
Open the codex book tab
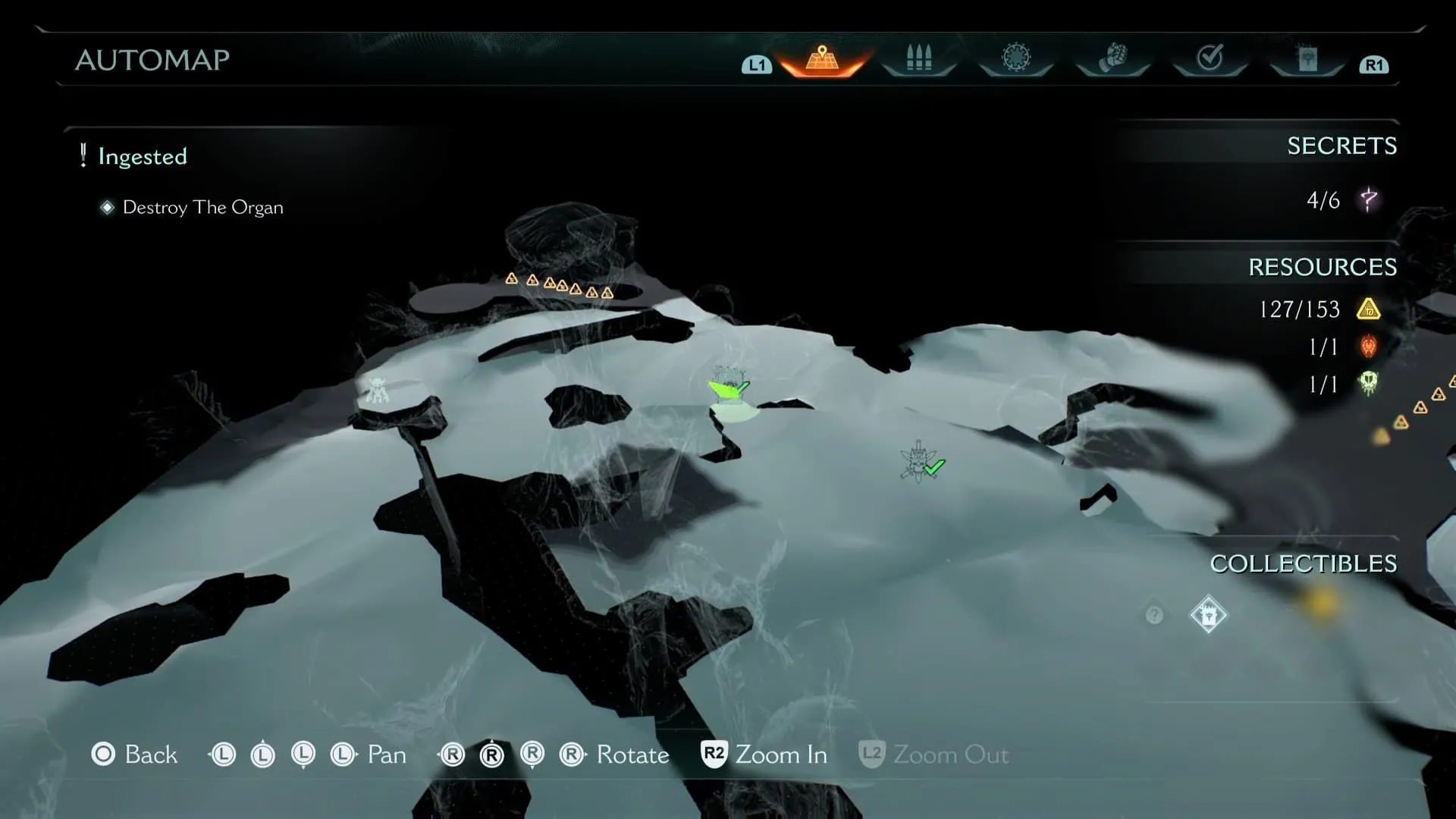click(1307, 58)
